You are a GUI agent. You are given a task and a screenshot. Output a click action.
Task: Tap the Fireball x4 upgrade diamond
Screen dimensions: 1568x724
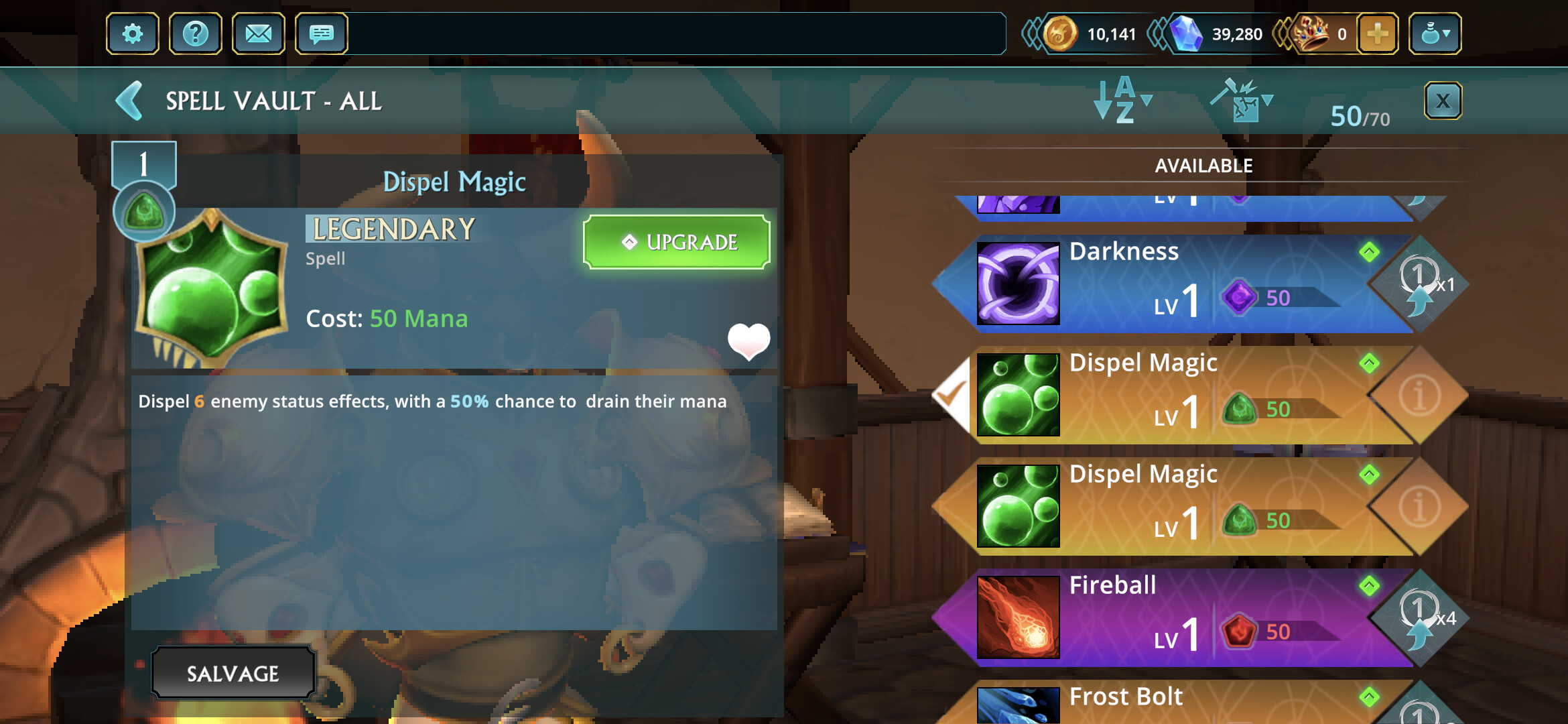[1419, 618]
